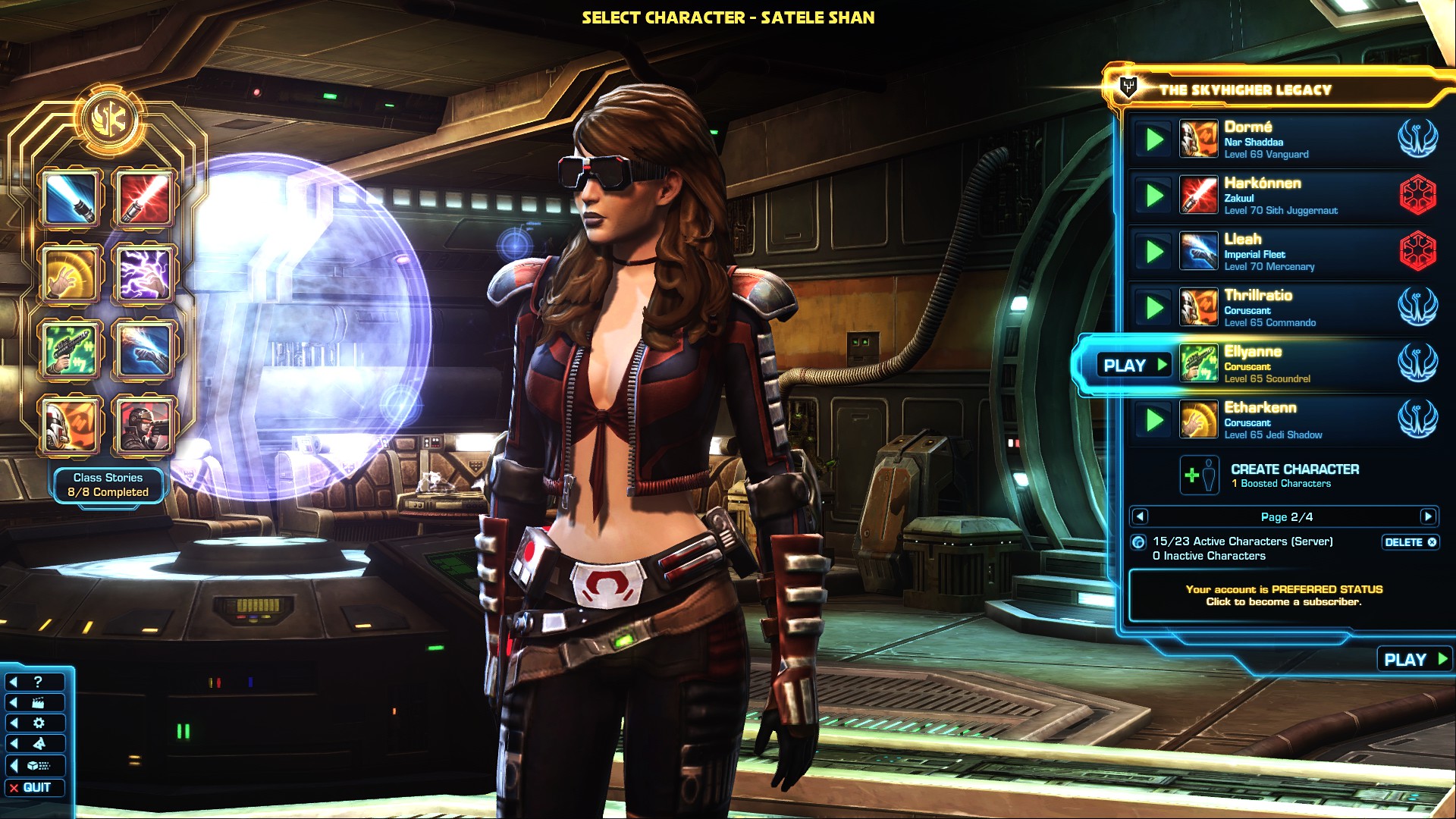Select Lleah the Mercenary

point(1282,252)
